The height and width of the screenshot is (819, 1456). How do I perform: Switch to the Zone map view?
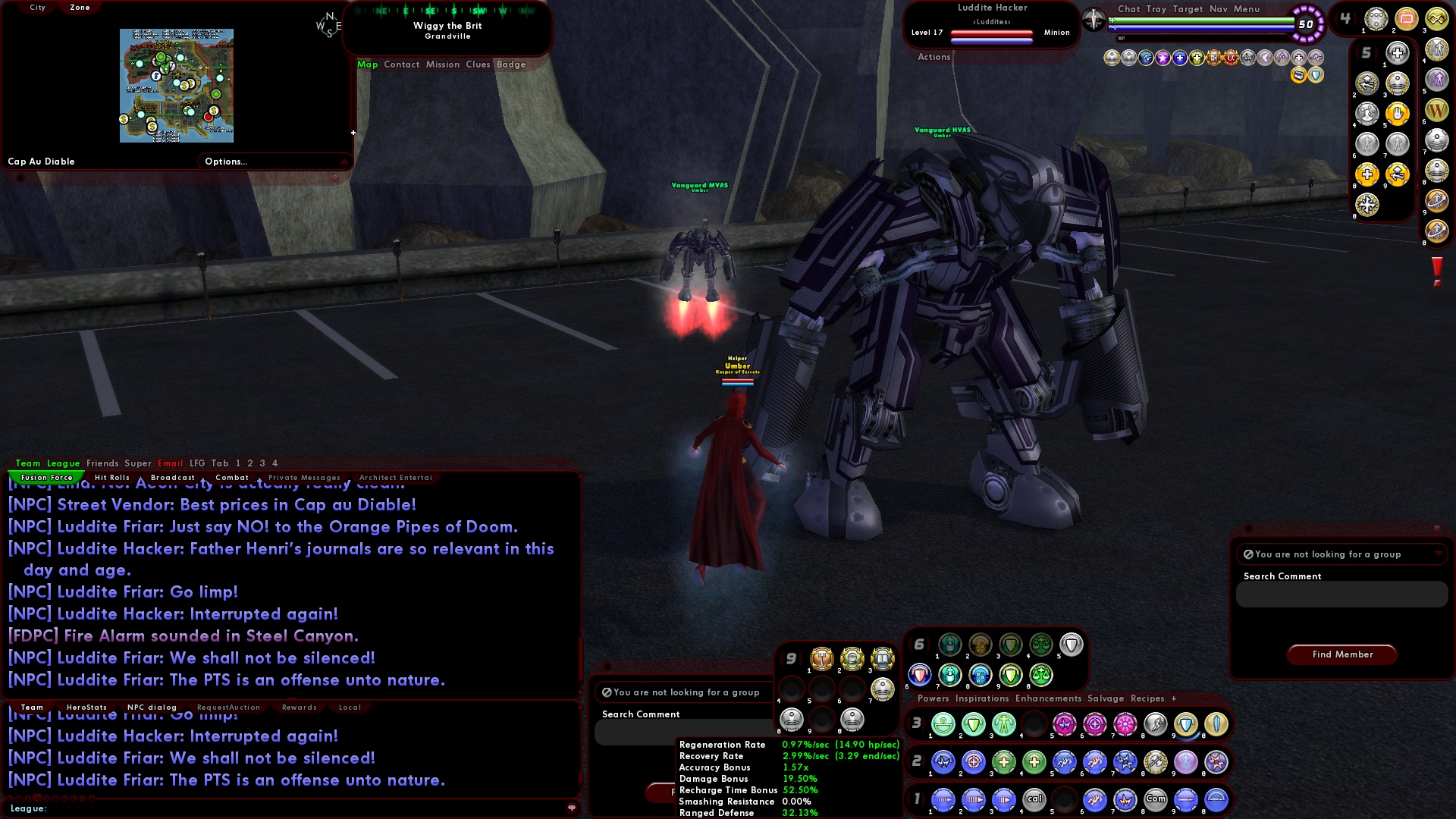coord(78,7)
